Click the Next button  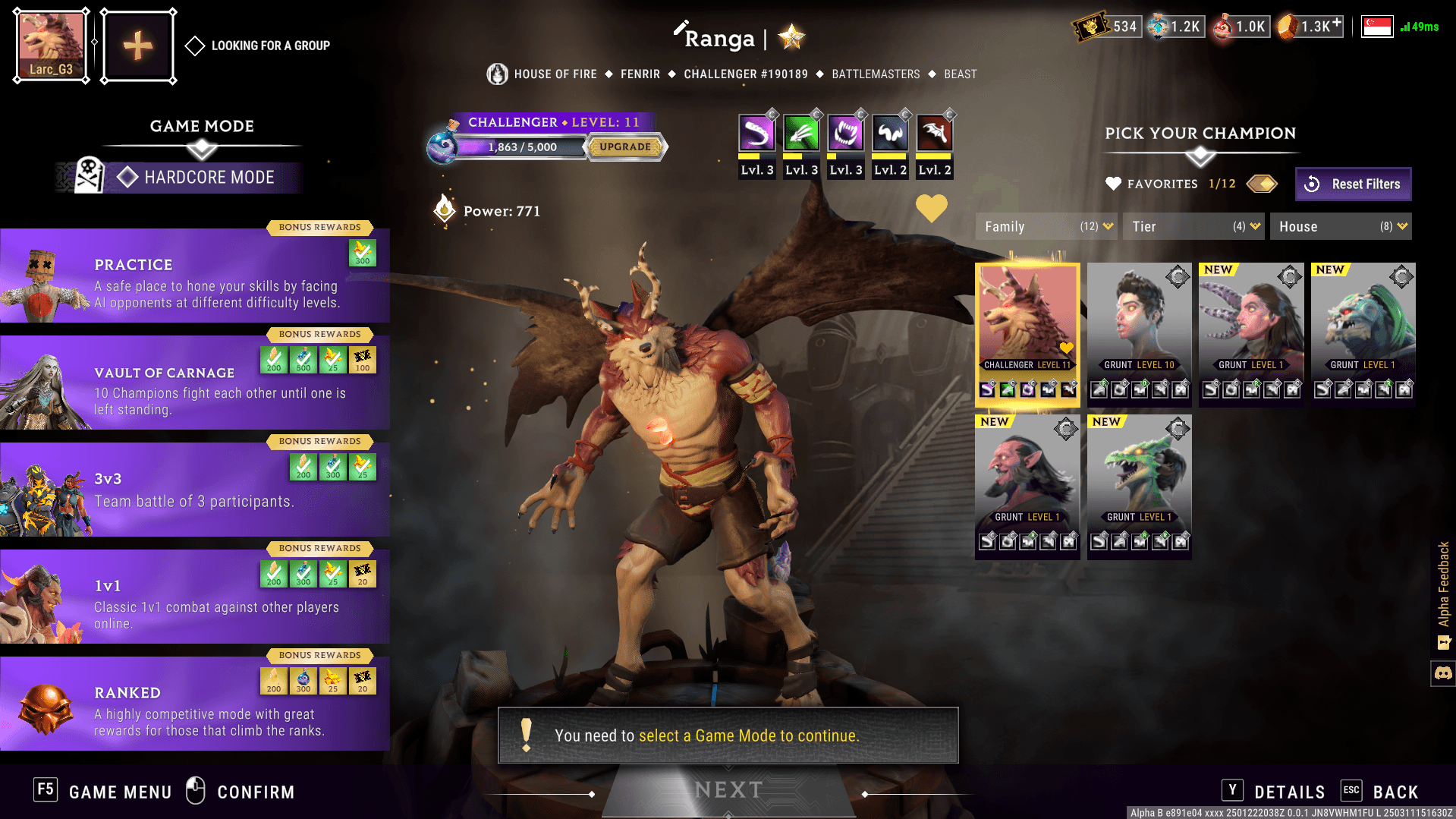click(728, 790)
